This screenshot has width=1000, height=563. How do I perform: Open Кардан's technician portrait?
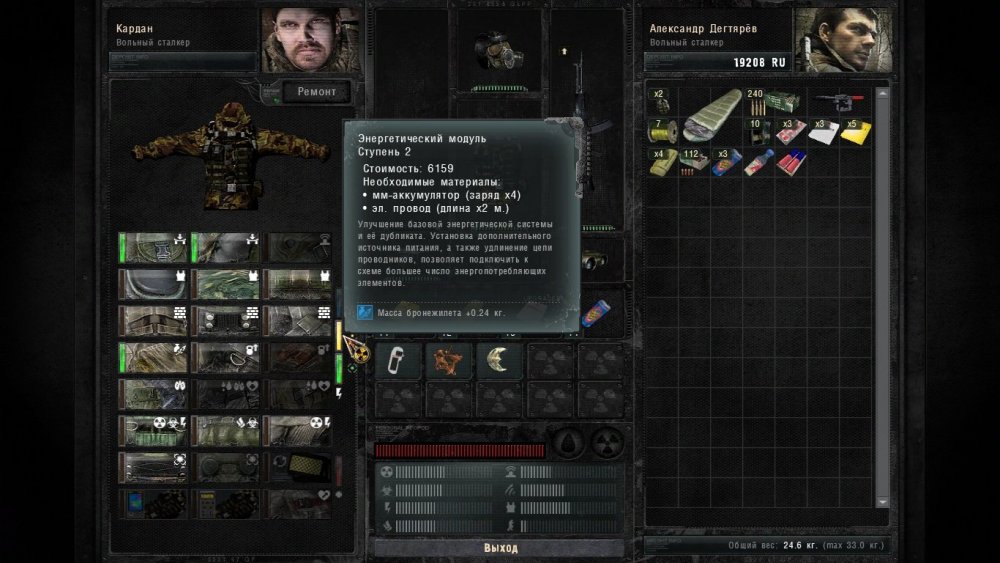310,40
